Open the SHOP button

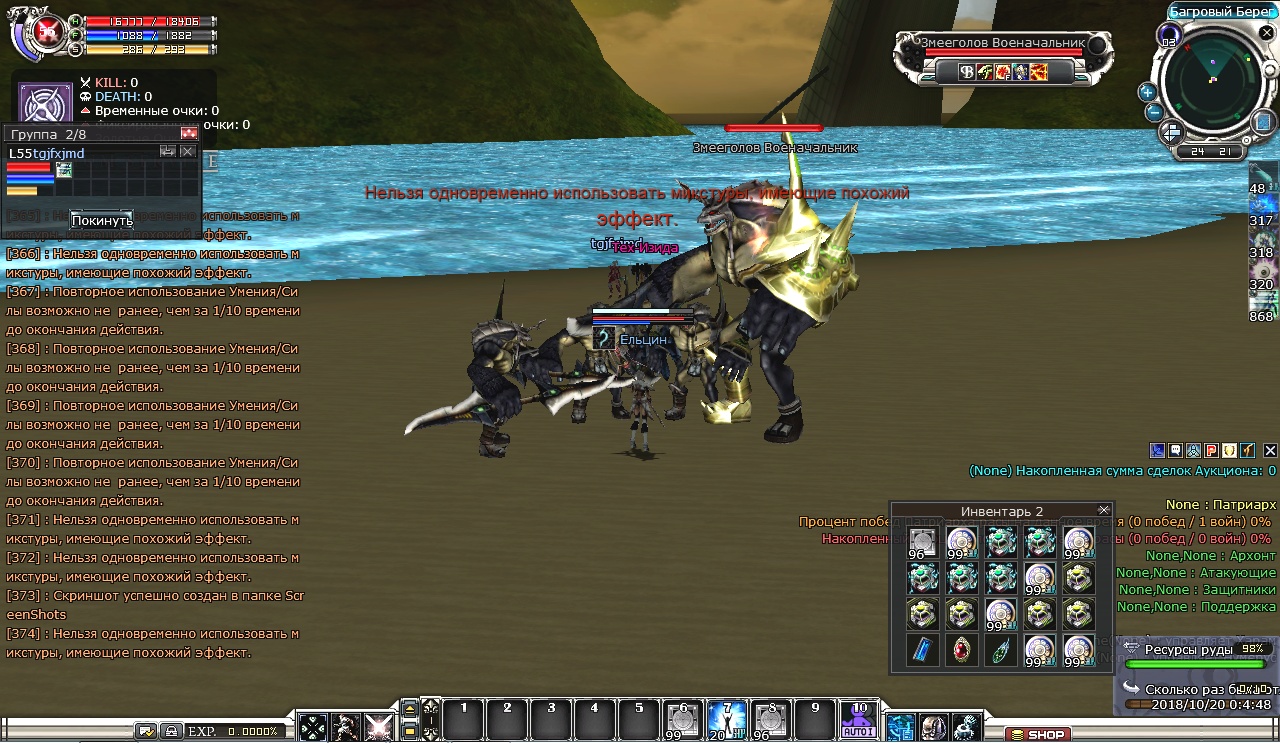pyautogui.click(x=1038, y=735)
